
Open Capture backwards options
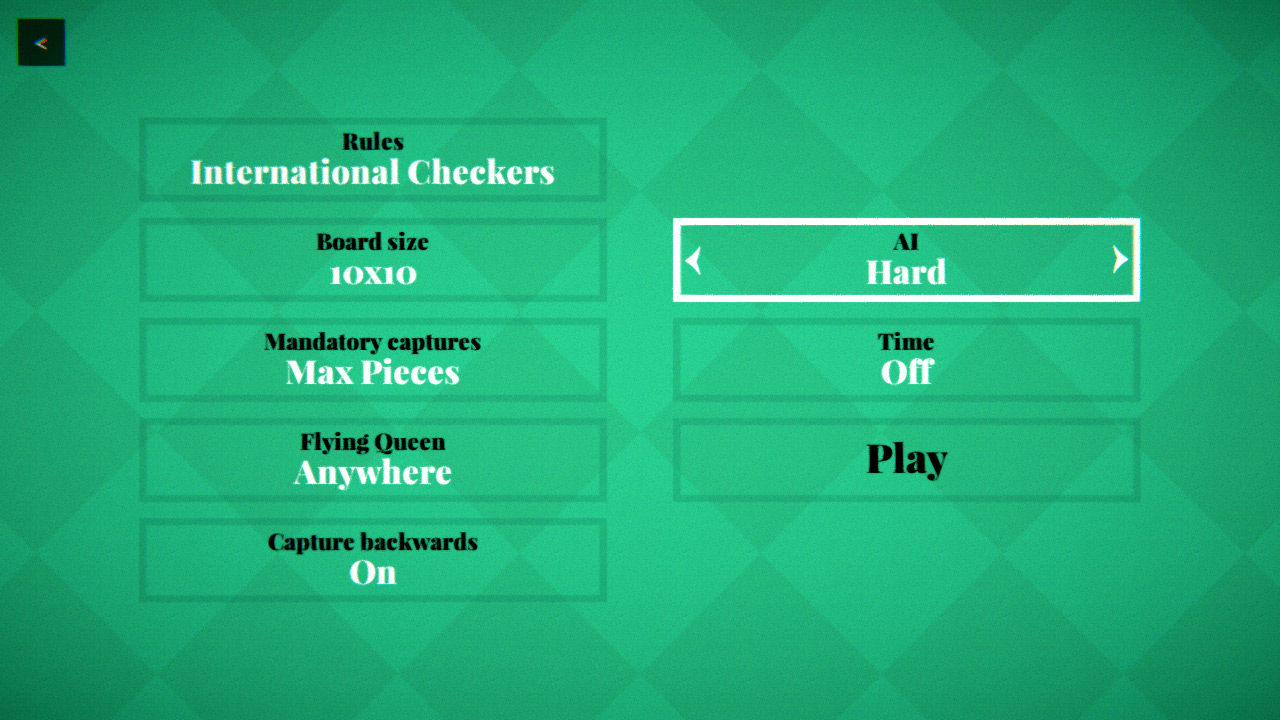[x=373, y=559]
